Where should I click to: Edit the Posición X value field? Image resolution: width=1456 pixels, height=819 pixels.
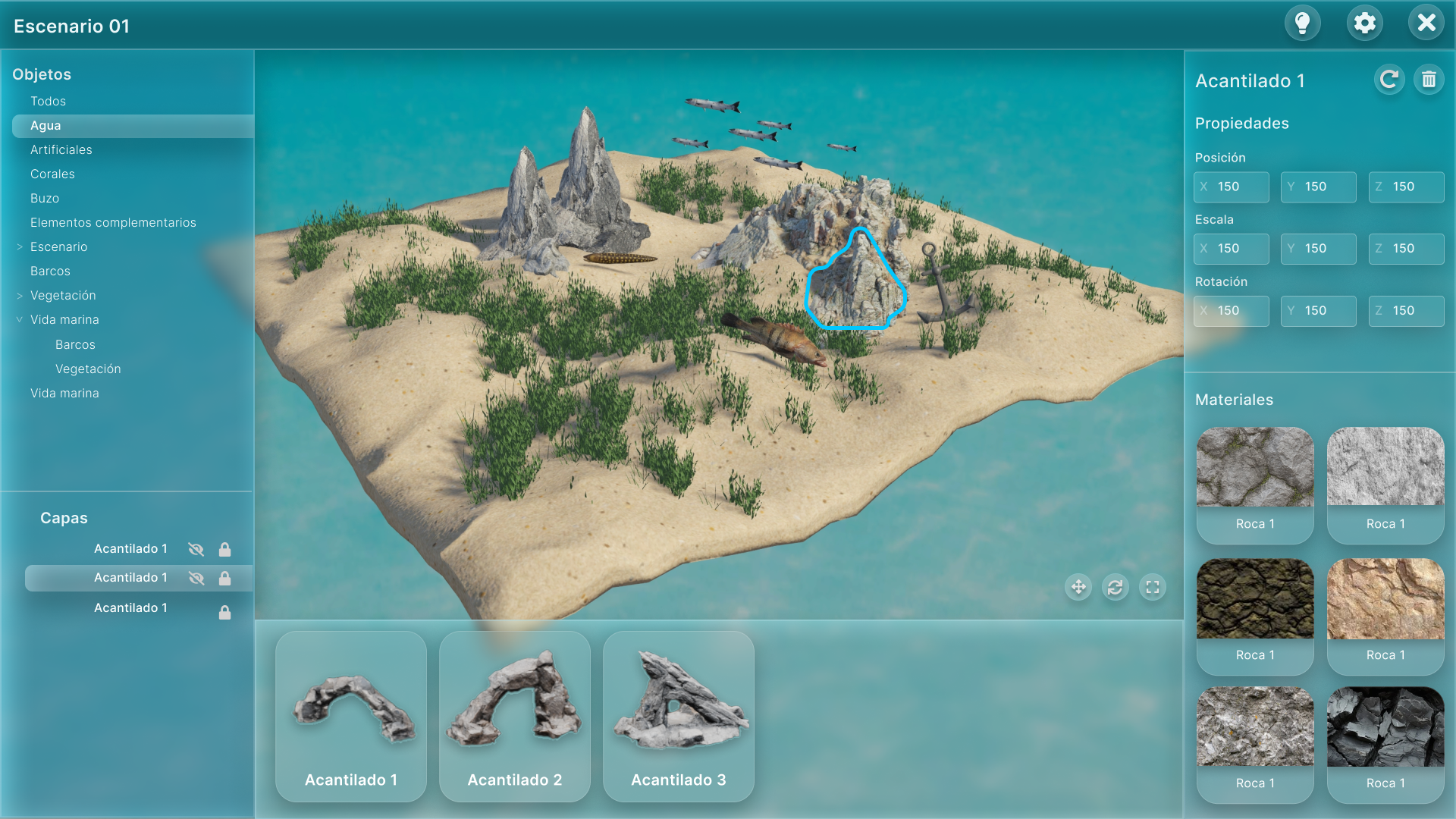click(1231, 187)
